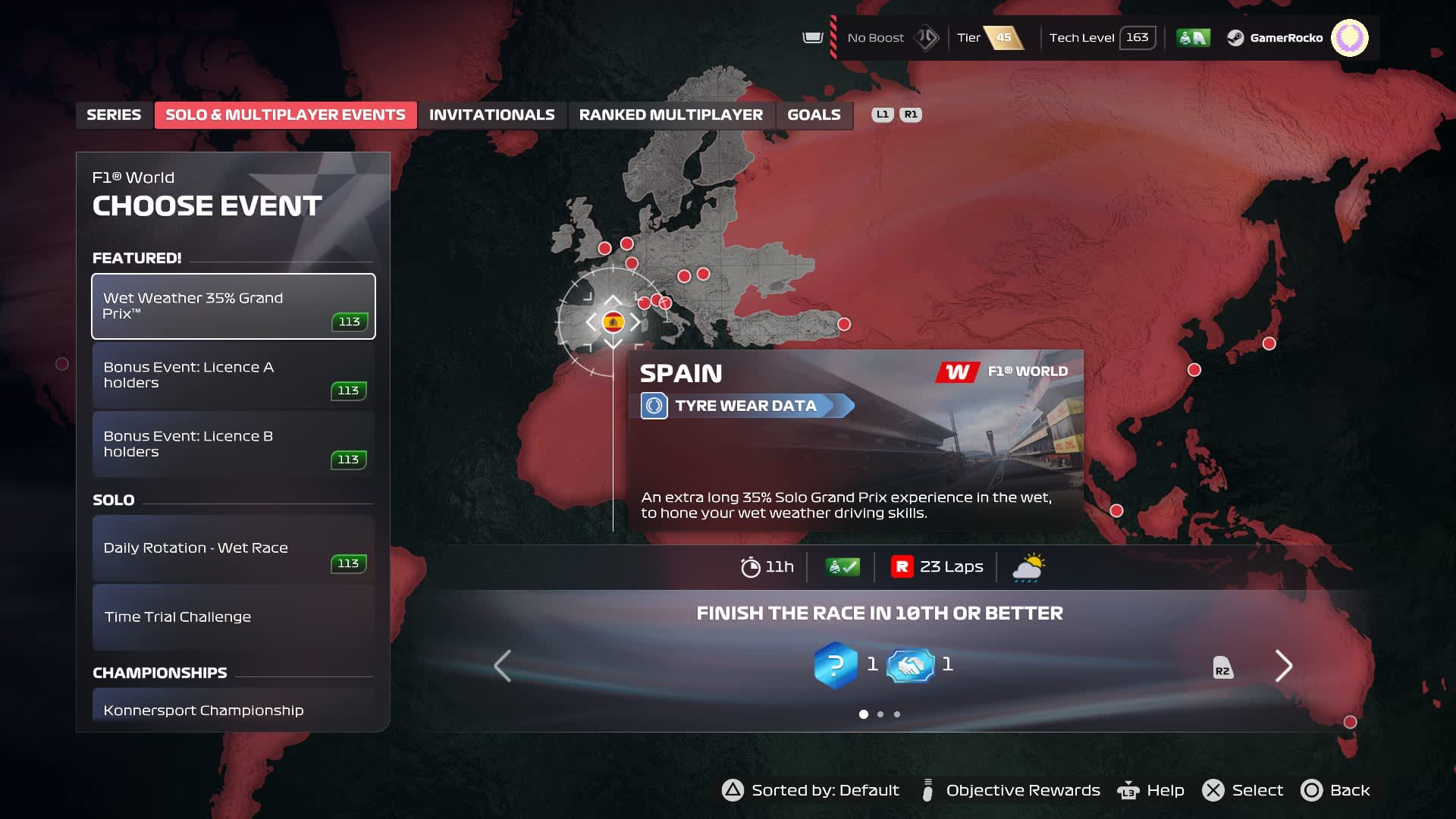Click the mystery reward hexagon icon

[835, 666]
